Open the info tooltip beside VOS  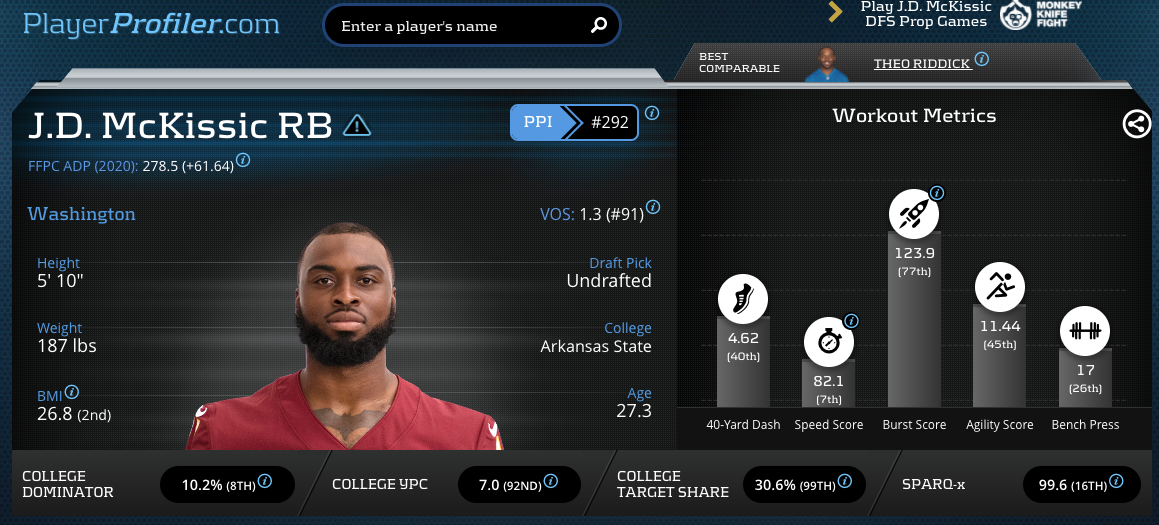point(653,207)
